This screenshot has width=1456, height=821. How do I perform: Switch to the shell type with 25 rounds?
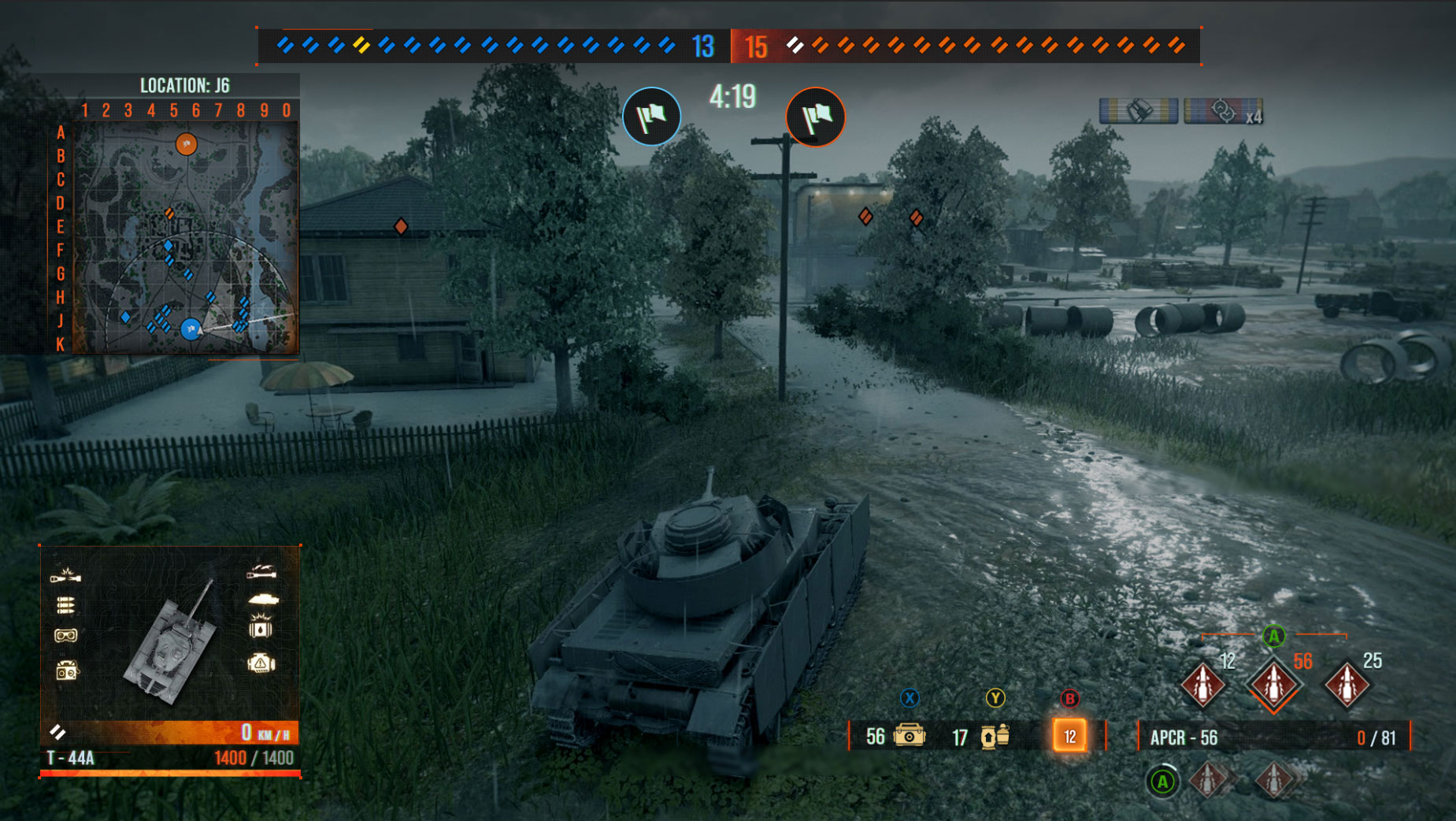(1347, 684)
